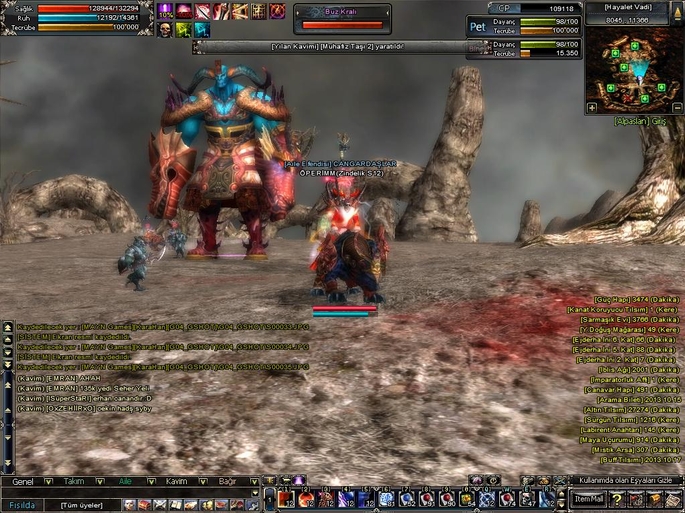Choose the Bağır chat tab
This screenshot has height=513, width=685.
[x=229, y=481]
